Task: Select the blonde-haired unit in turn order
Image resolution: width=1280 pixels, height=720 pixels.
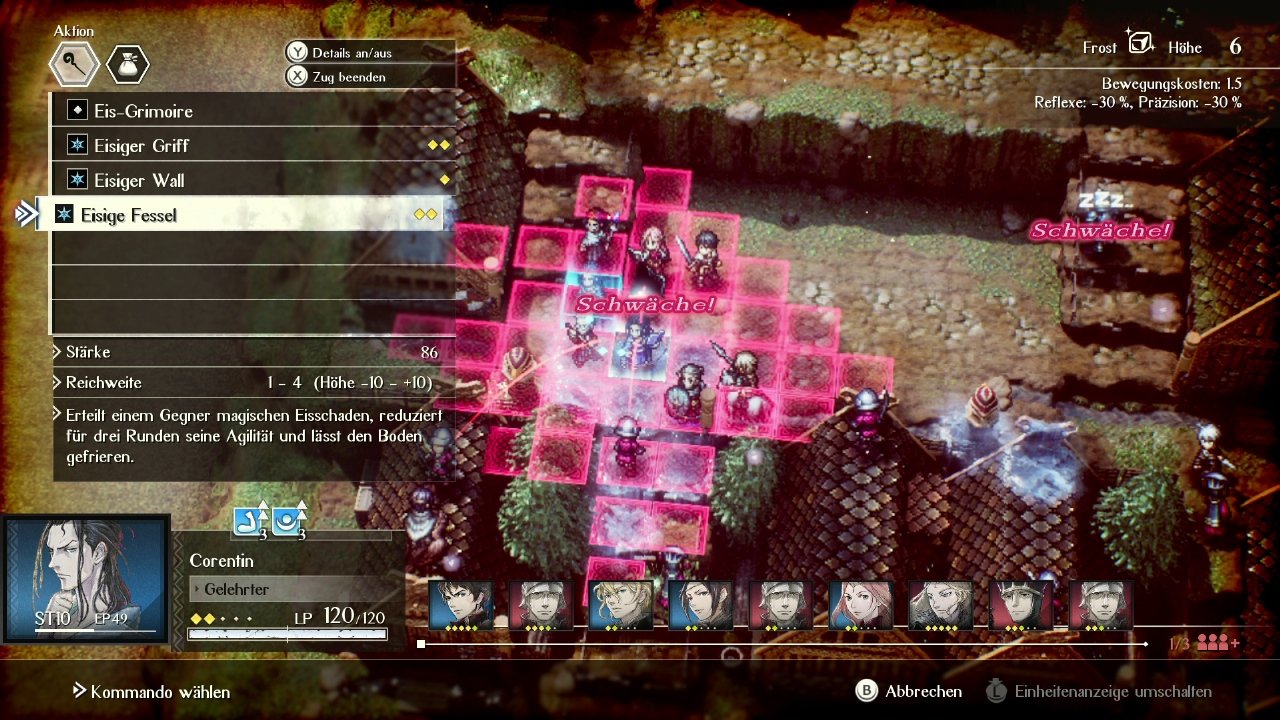Action: click(620, 606)
